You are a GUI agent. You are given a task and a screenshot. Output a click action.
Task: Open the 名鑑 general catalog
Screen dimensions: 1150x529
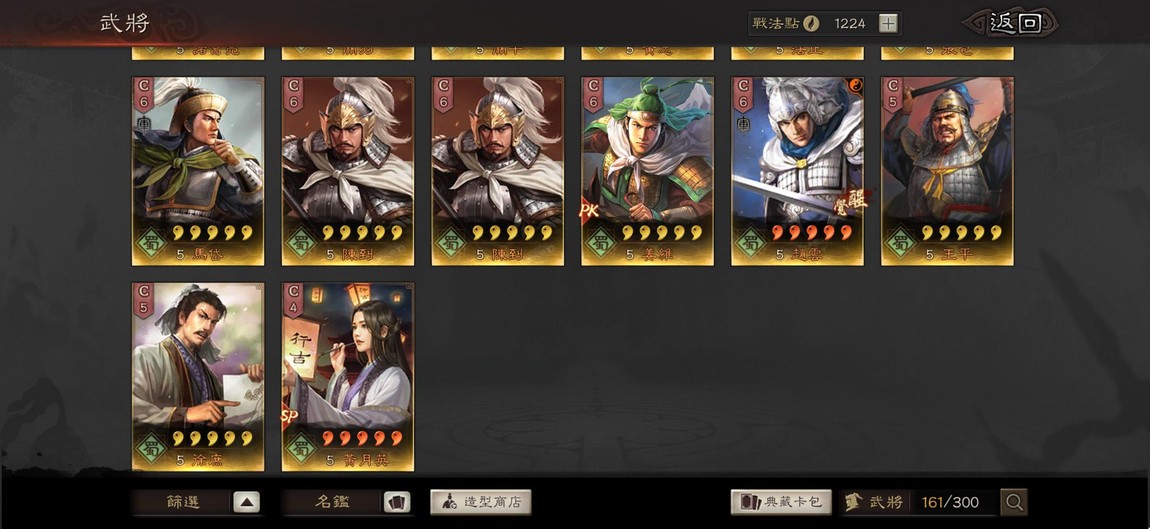coord(346,502)
